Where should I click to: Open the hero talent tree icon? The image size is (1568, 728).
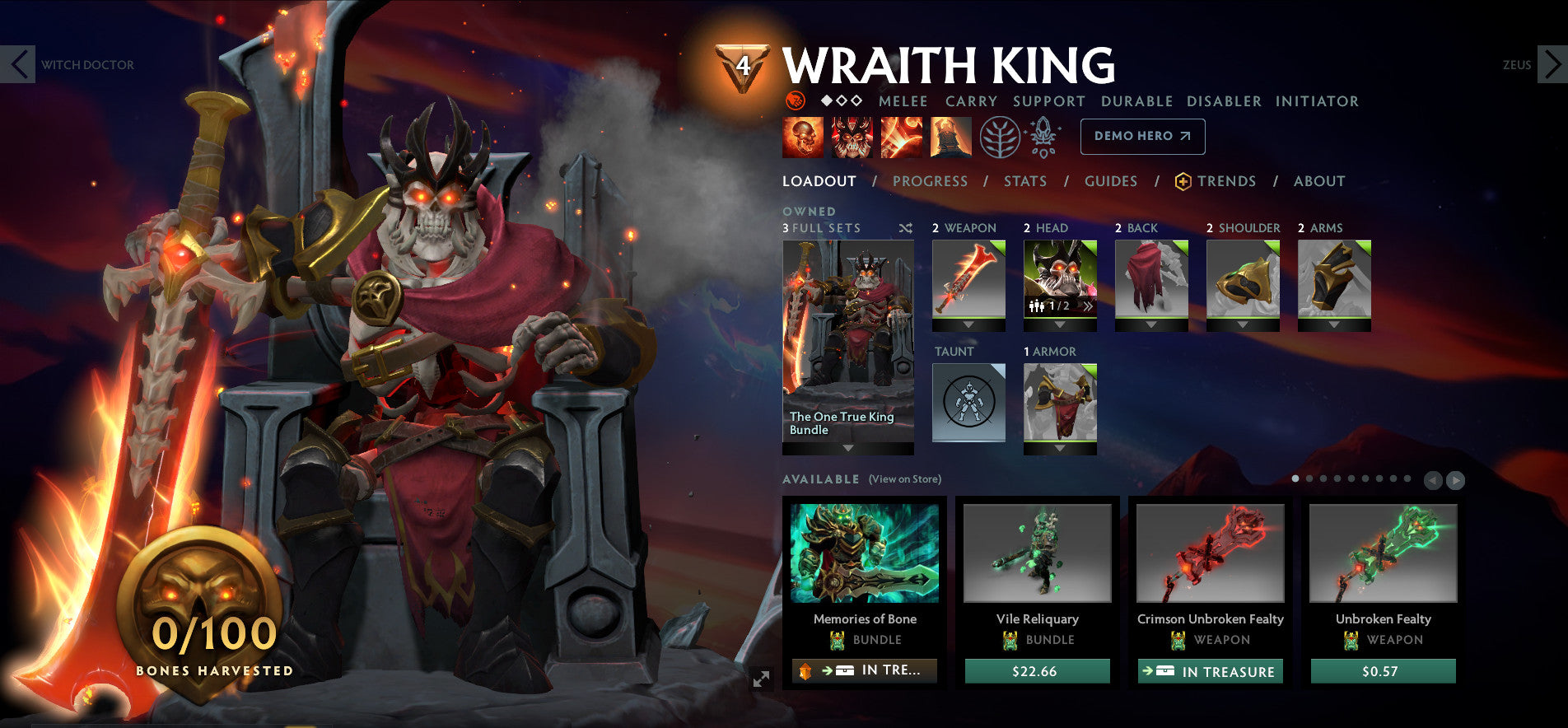coord(999,138)
